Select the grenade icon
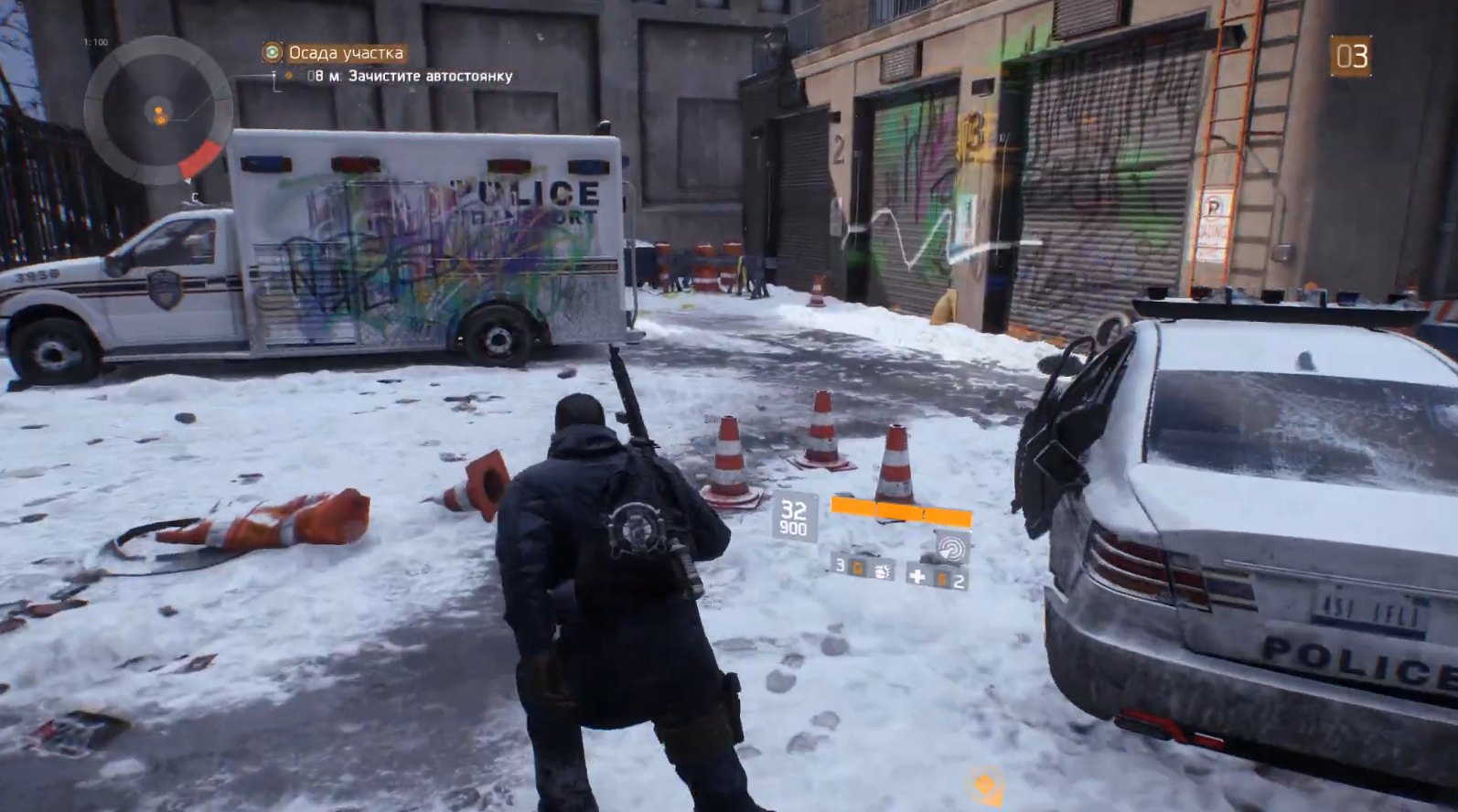 (x=883, y=571)
